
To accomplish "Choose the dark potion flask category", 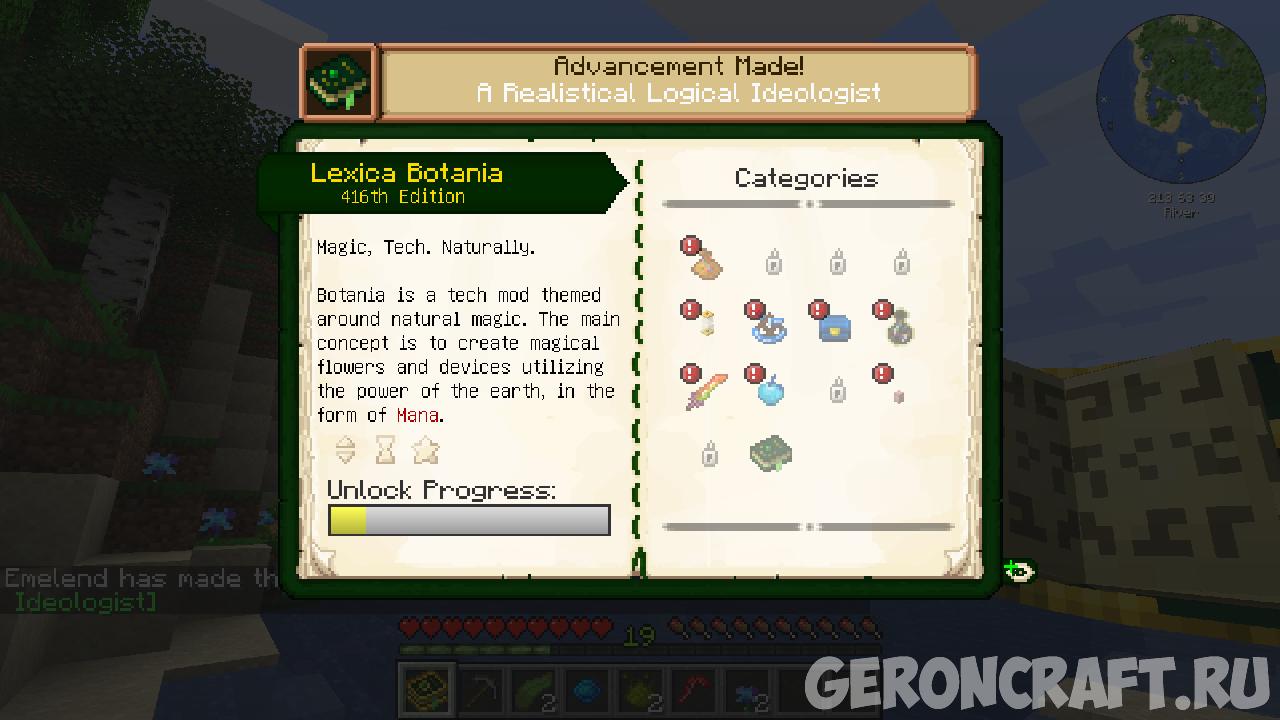I will pyautogui.click(x=899, y=325).
